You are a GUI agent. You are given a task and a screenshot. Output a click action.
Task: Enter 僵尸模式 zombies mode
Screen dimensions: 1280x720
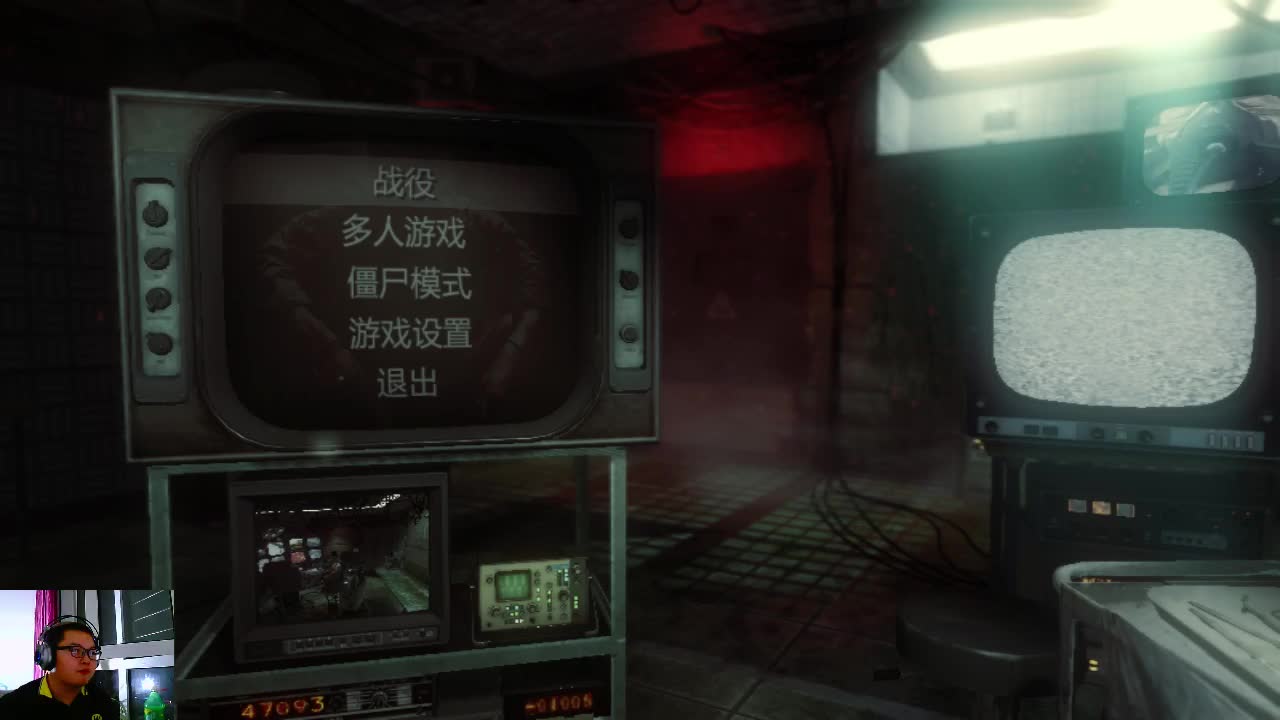[x=410, y=284]
